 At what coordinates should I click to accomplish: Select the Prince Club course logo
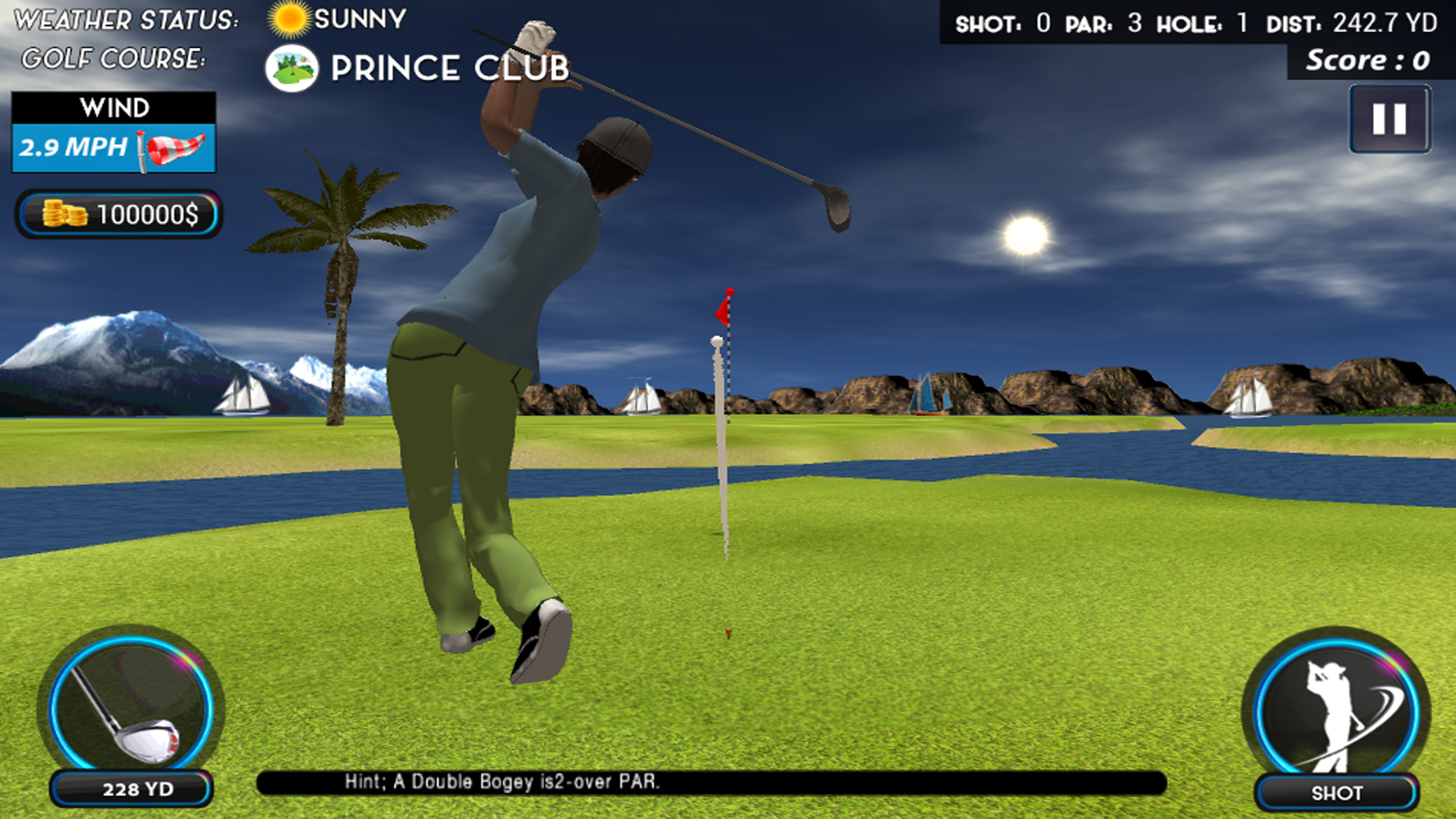[293, 67]
